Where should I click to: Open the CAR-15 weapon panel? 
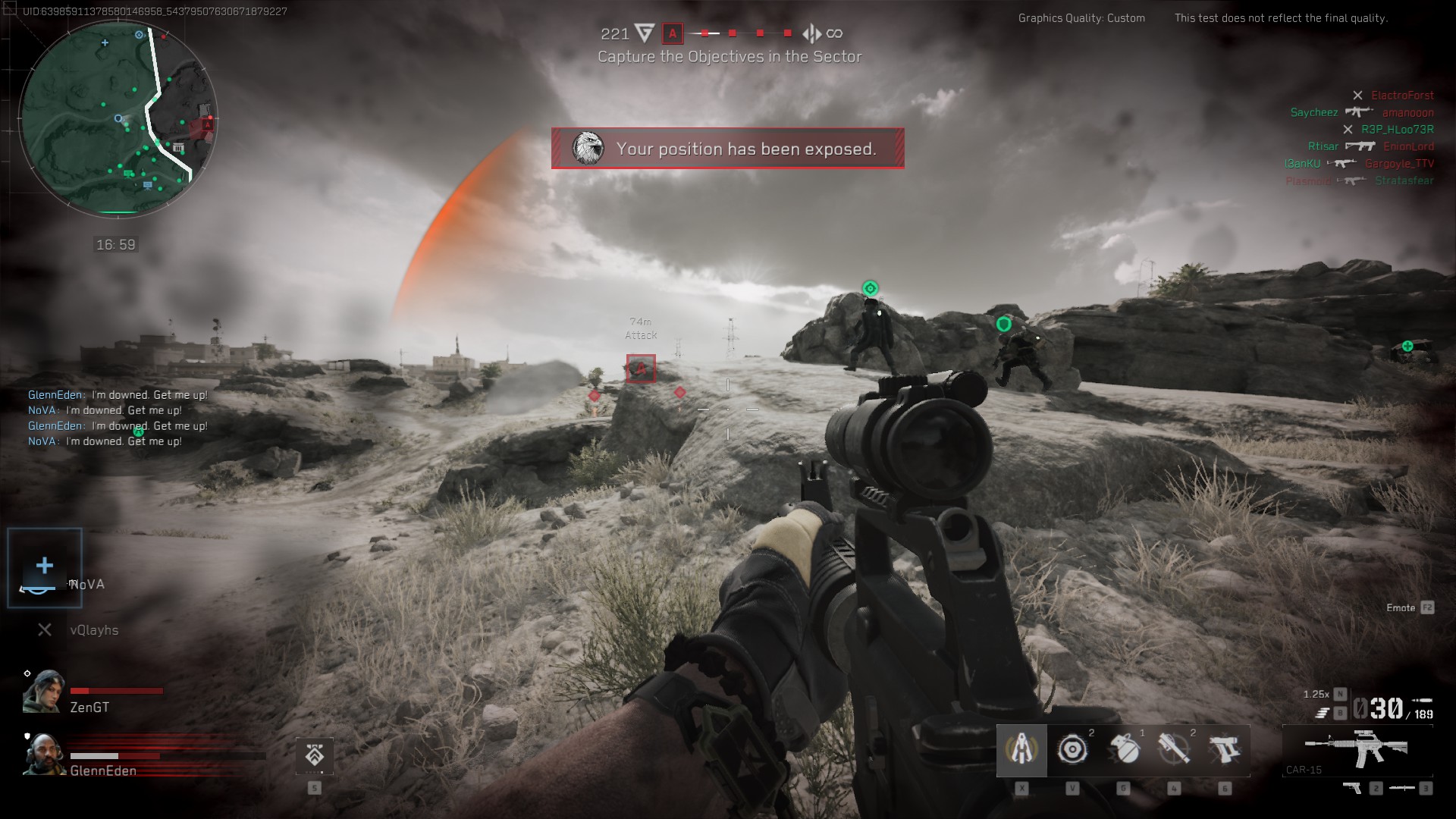(1357, 751)
